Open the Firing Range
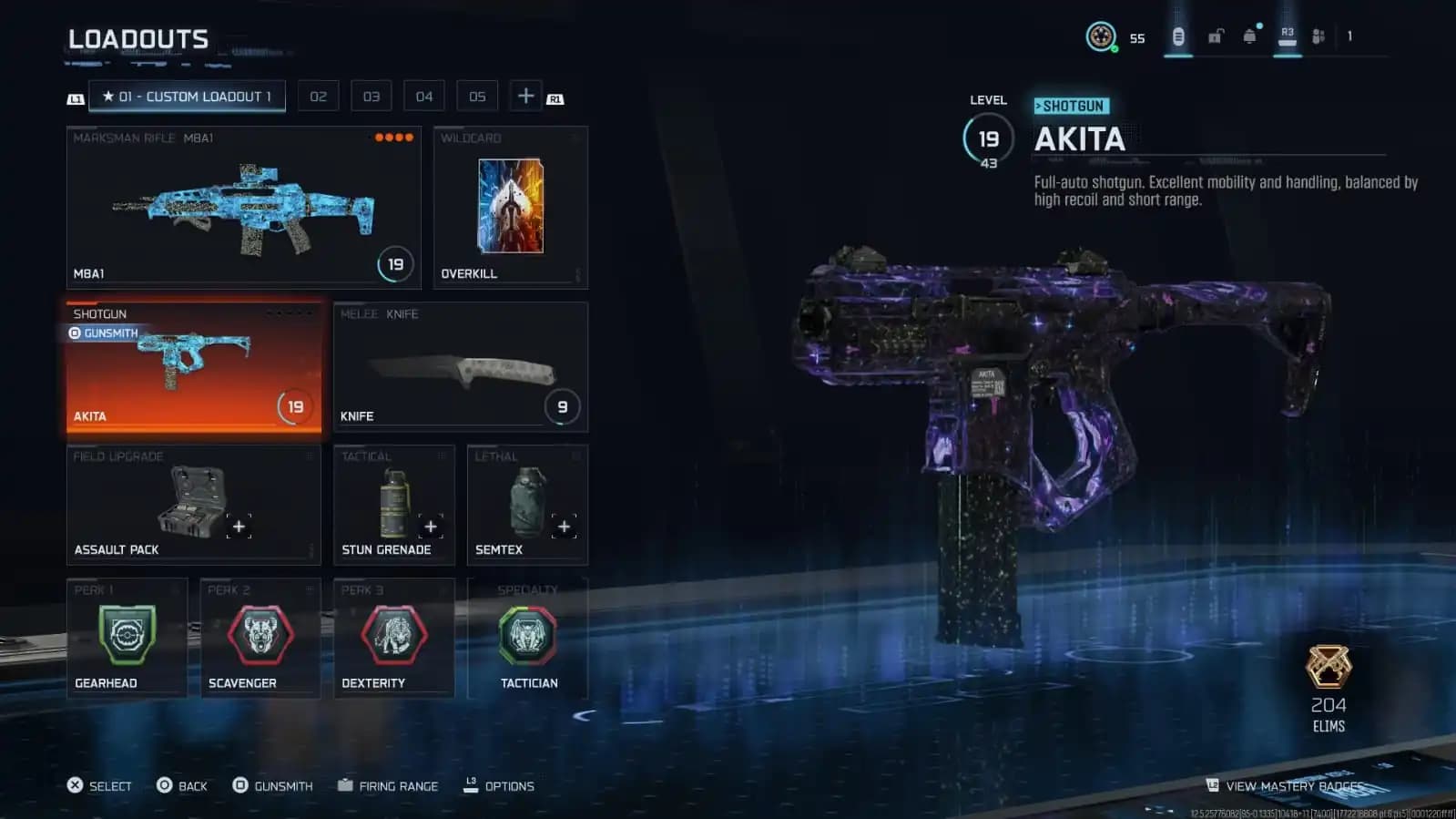1456x819 pixels. [x=398, y=785]
